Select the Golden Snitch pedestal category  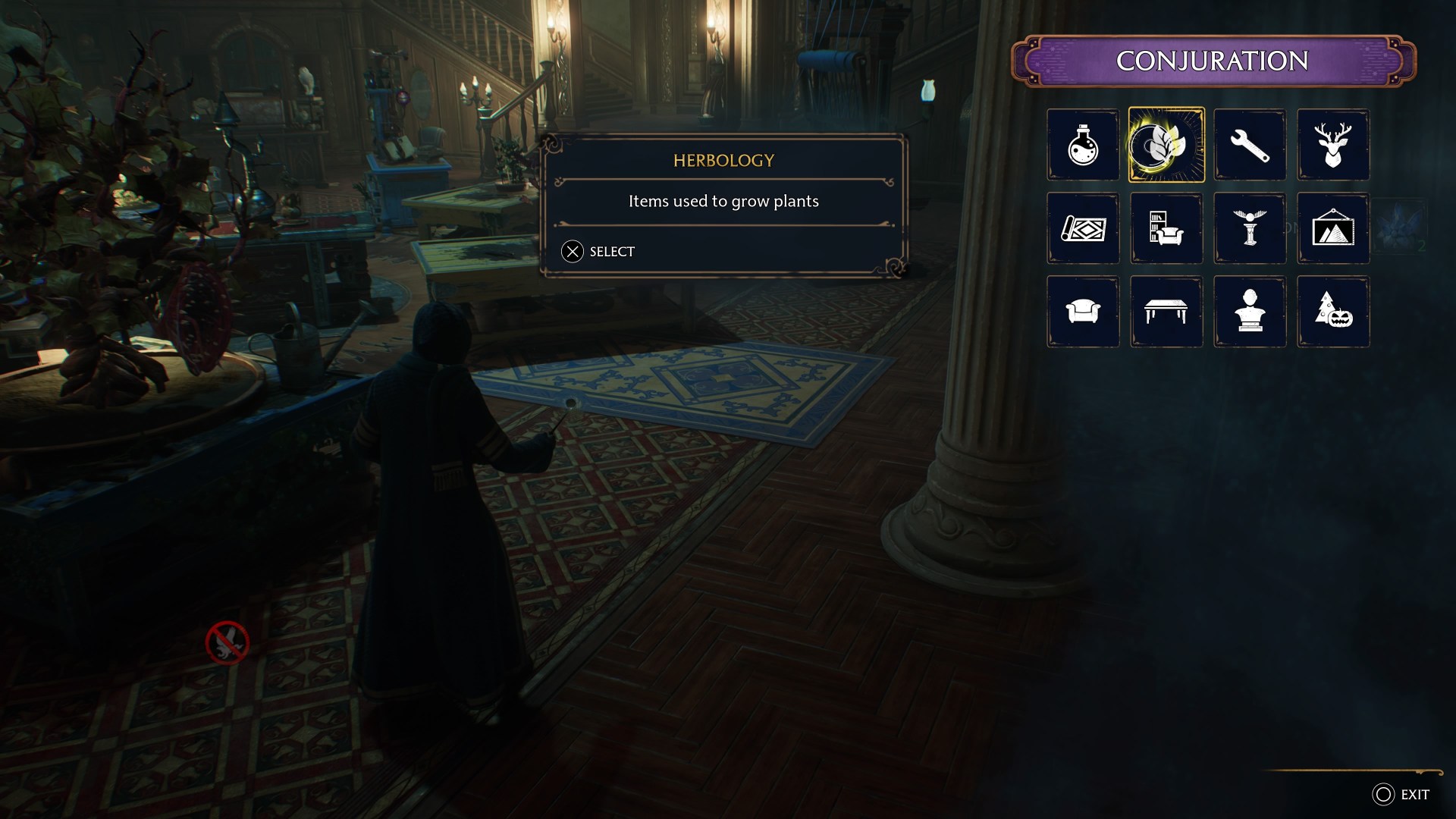click(1250, 228)
